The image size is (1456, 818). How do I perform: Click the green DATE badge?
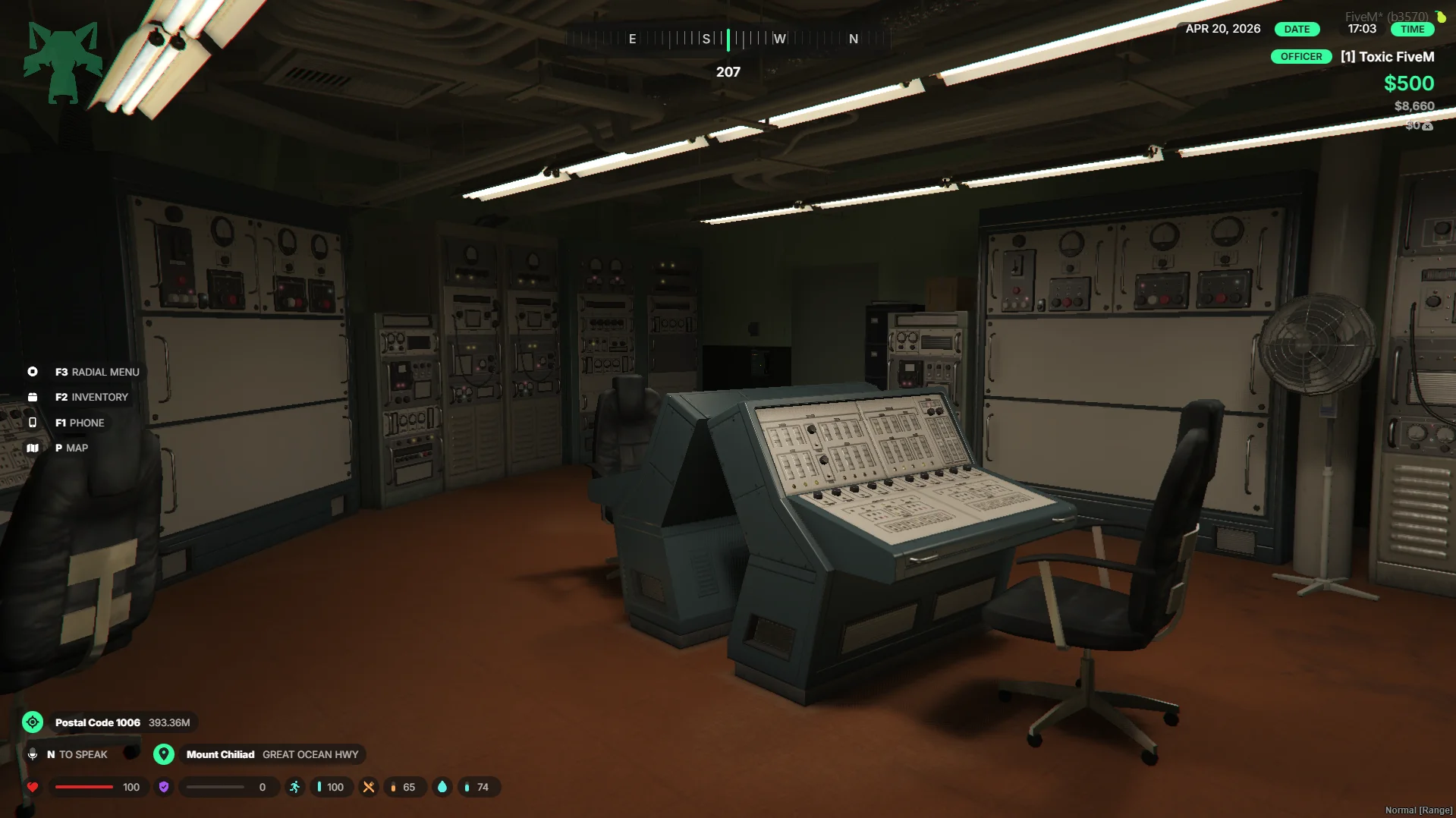click(x=1297, y=29)
